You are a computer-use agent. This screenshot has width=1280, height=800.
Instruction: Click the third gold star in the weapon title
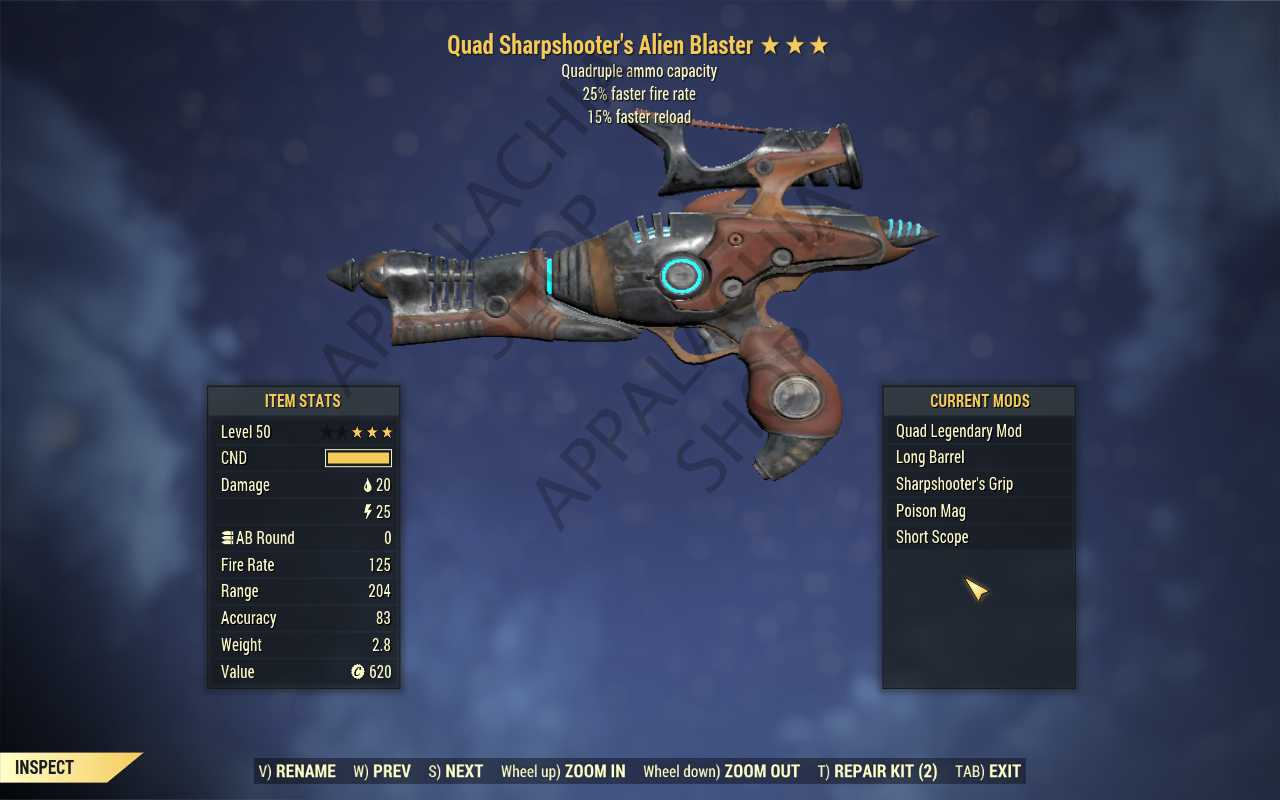click(x=818, y=44)
